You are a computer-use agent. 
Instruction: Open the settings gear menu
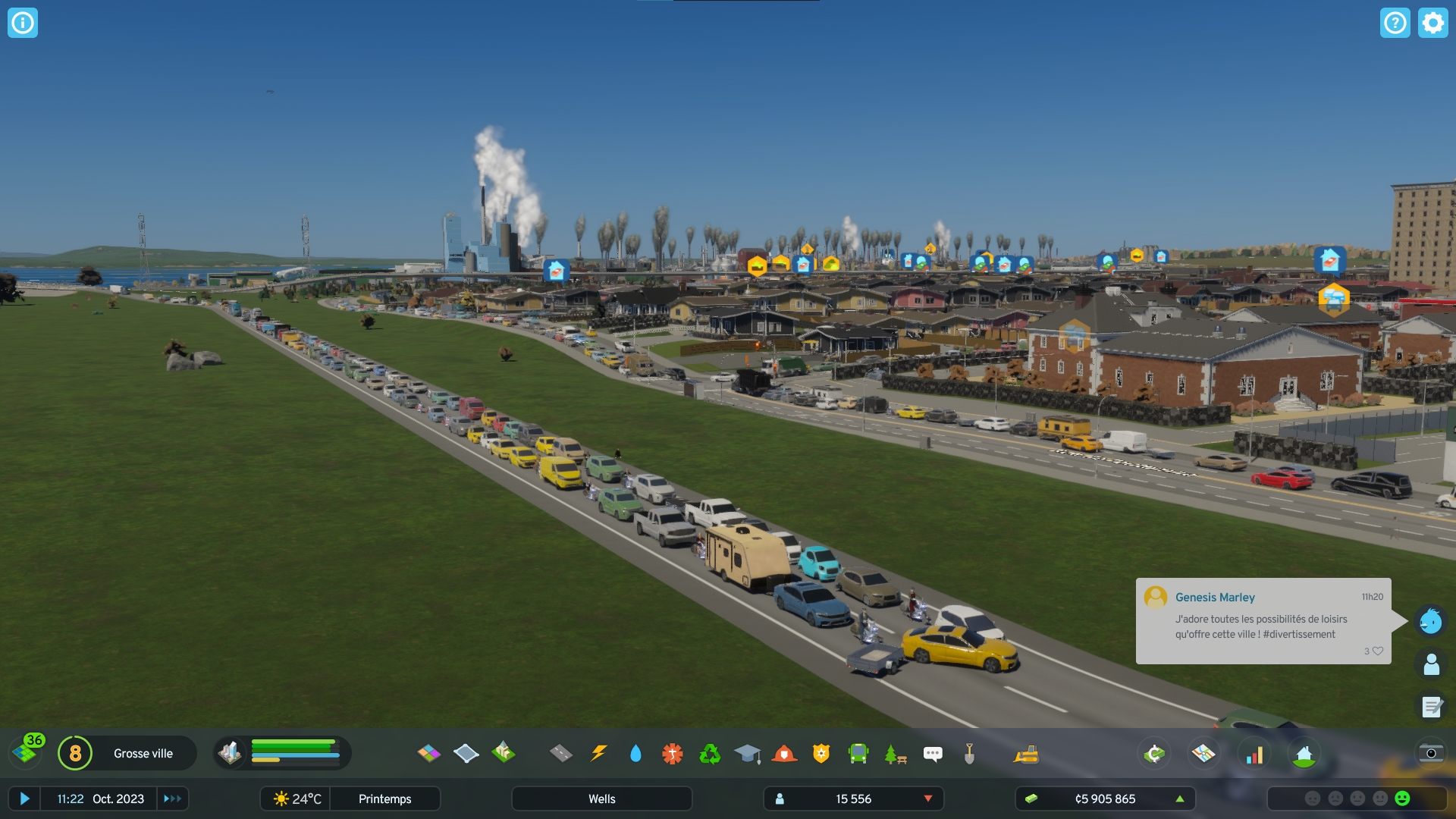1432,23
